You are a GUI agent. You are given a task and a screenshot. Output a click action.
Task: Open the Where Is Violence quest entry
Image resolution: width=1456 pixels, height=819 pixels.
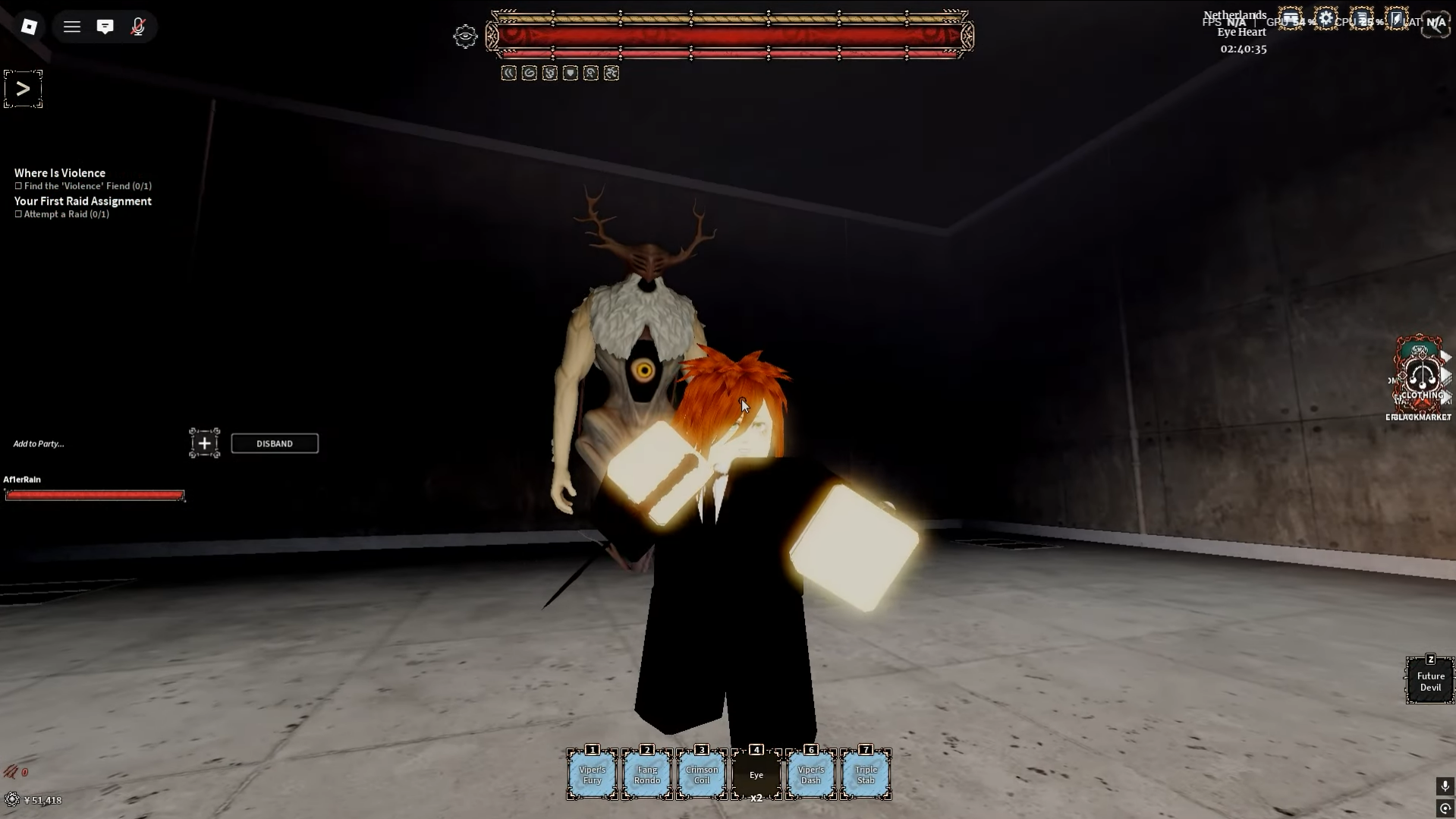click(x=60, y=173)
